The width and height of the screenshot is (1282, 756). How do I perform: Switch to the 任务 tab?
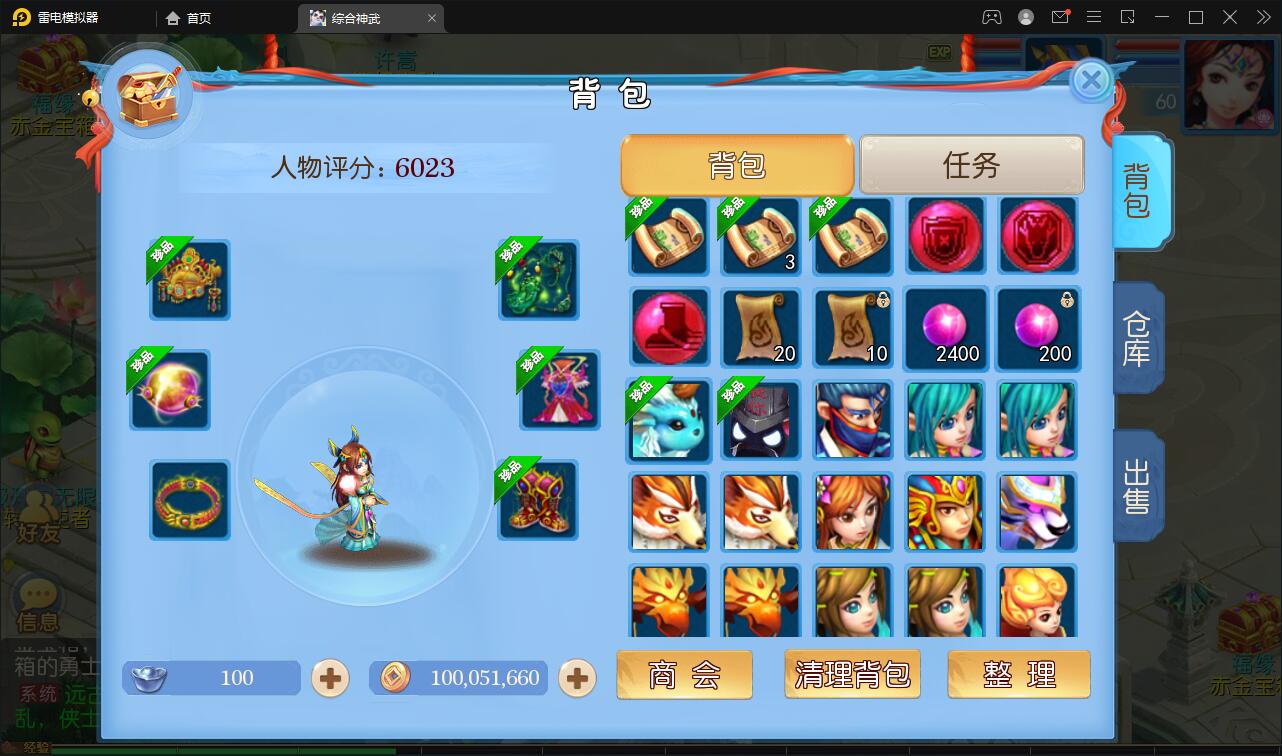point(967,165)
